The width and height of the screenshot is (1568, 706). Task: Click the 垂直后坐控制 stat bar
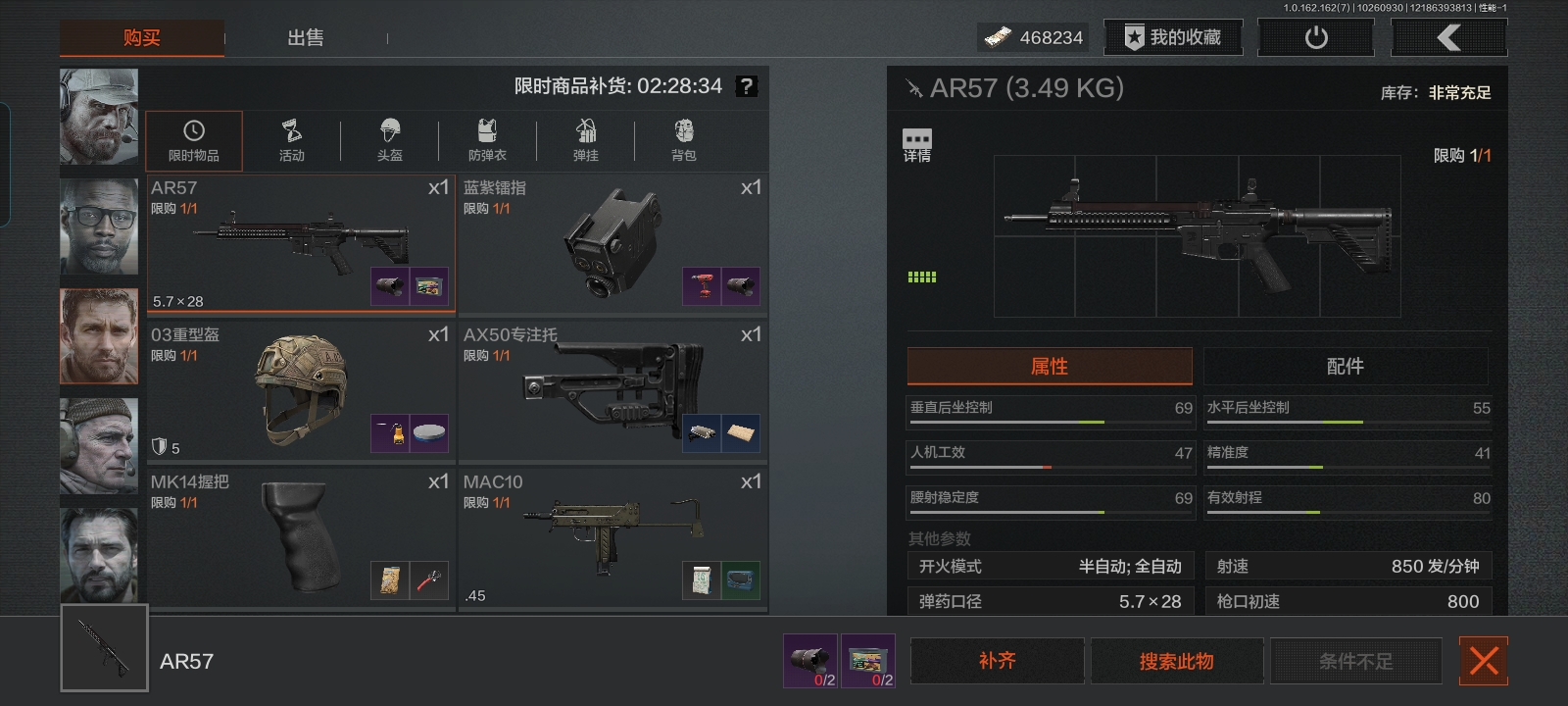1050,409
